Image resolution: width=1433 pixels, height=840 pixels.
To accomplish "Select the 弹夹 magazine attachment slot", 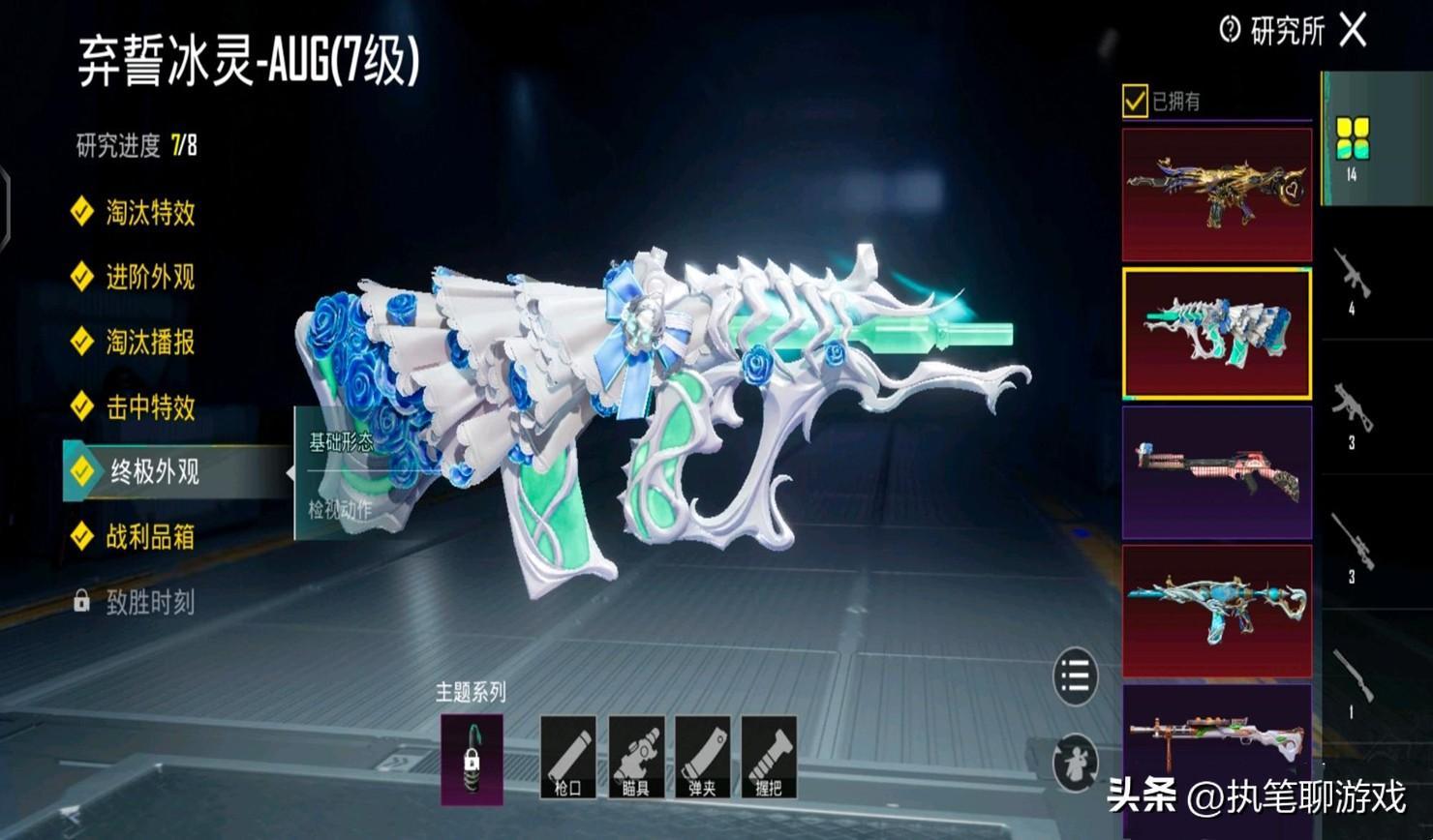I will [702, 757].
